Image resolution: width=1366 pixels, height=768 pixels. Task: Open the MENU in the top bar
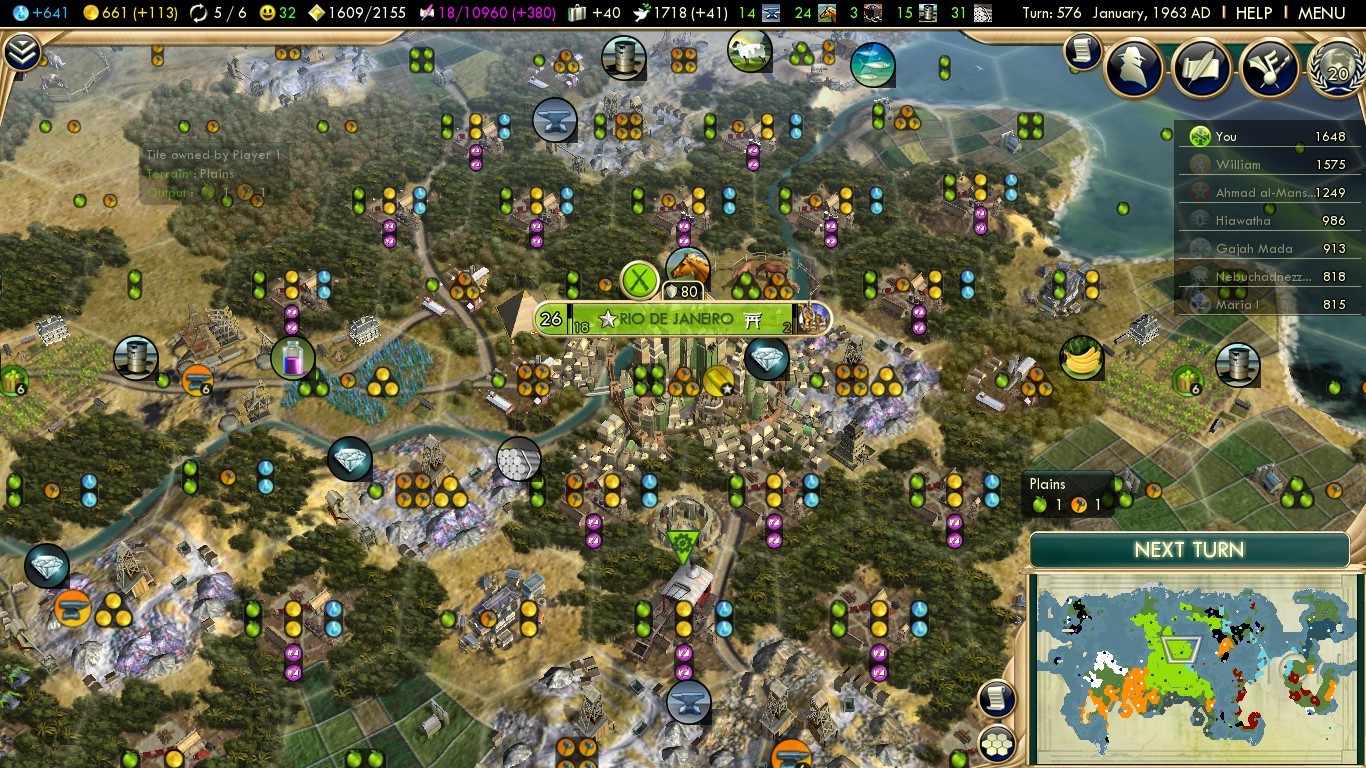[1321, 13]
